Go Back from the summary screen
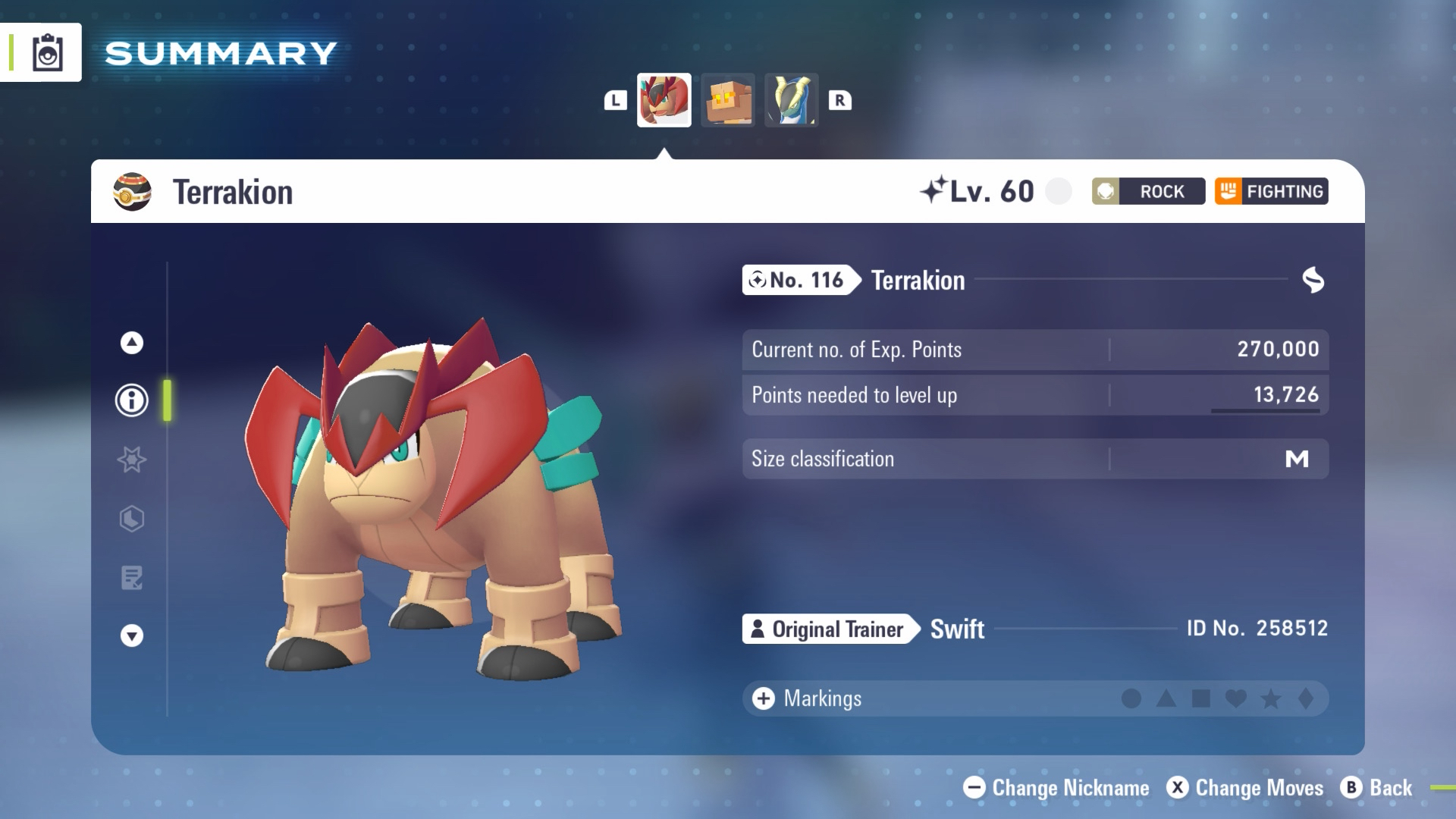Screen dimensions: 1456x819 tap(1376, 788)
